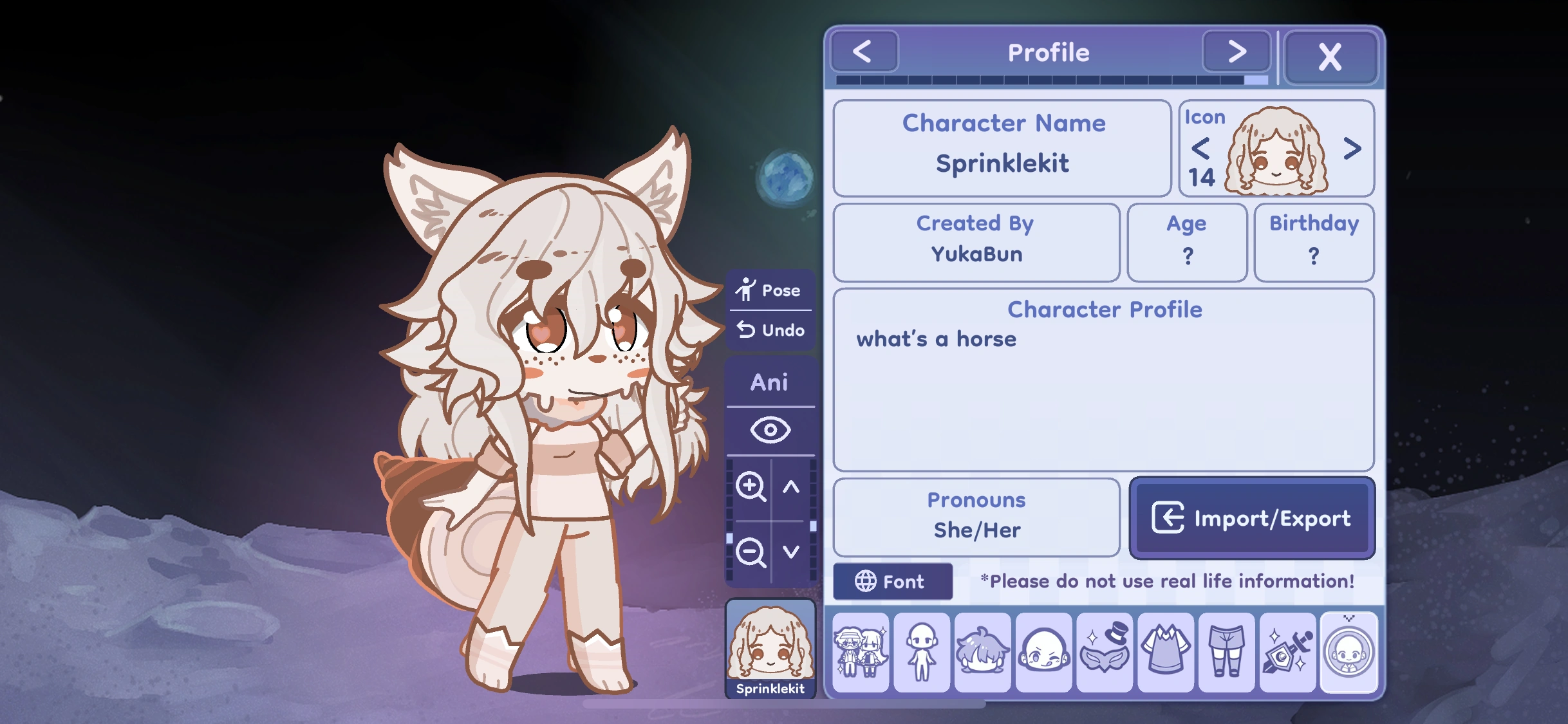The height and width of the screenshot is (724, 1568).
Task: Open the shirt clothing category
Action: point(1166,653)
